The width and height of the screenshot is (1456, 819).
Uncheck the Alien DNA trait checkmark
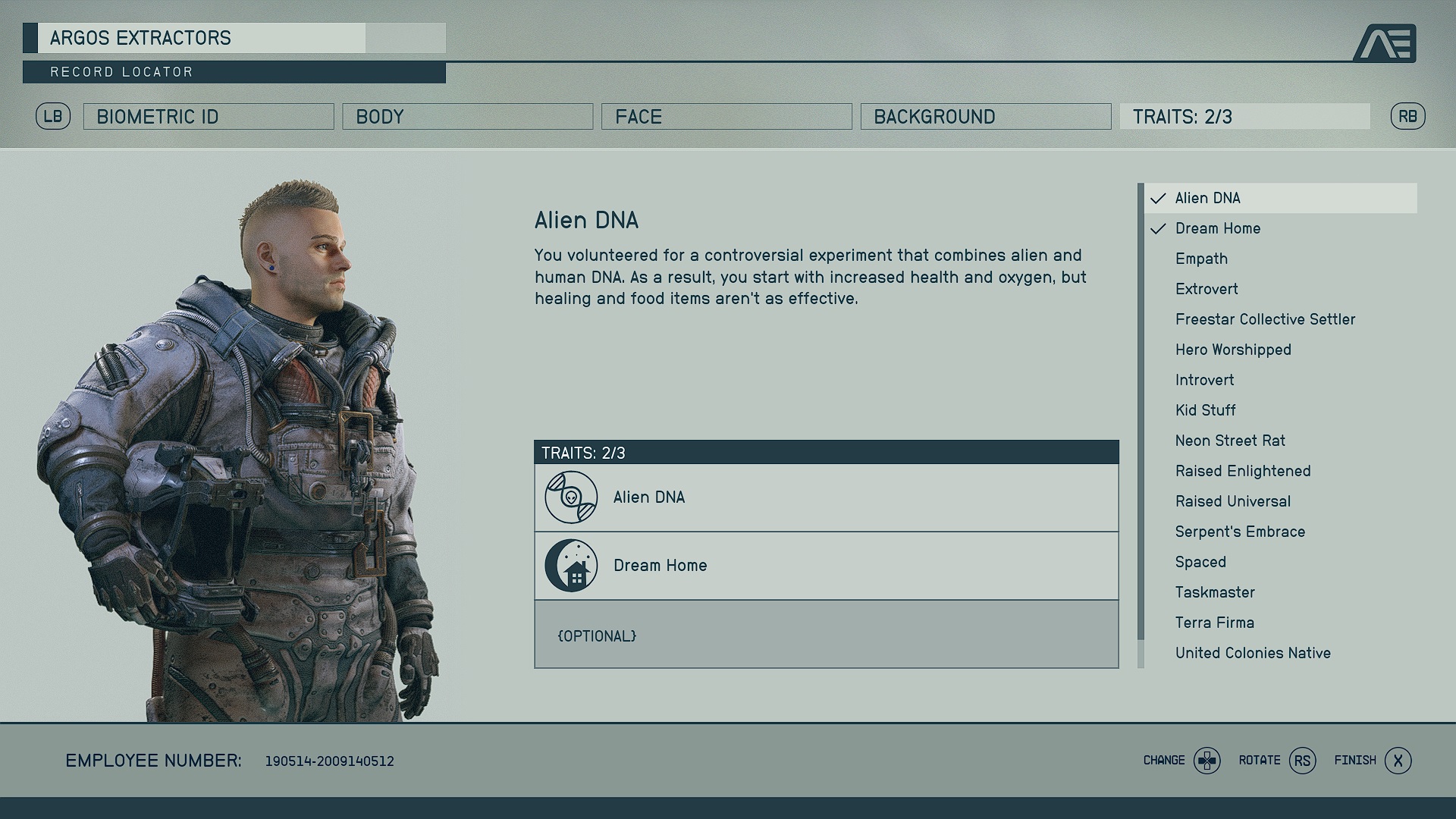(1157, 198)
